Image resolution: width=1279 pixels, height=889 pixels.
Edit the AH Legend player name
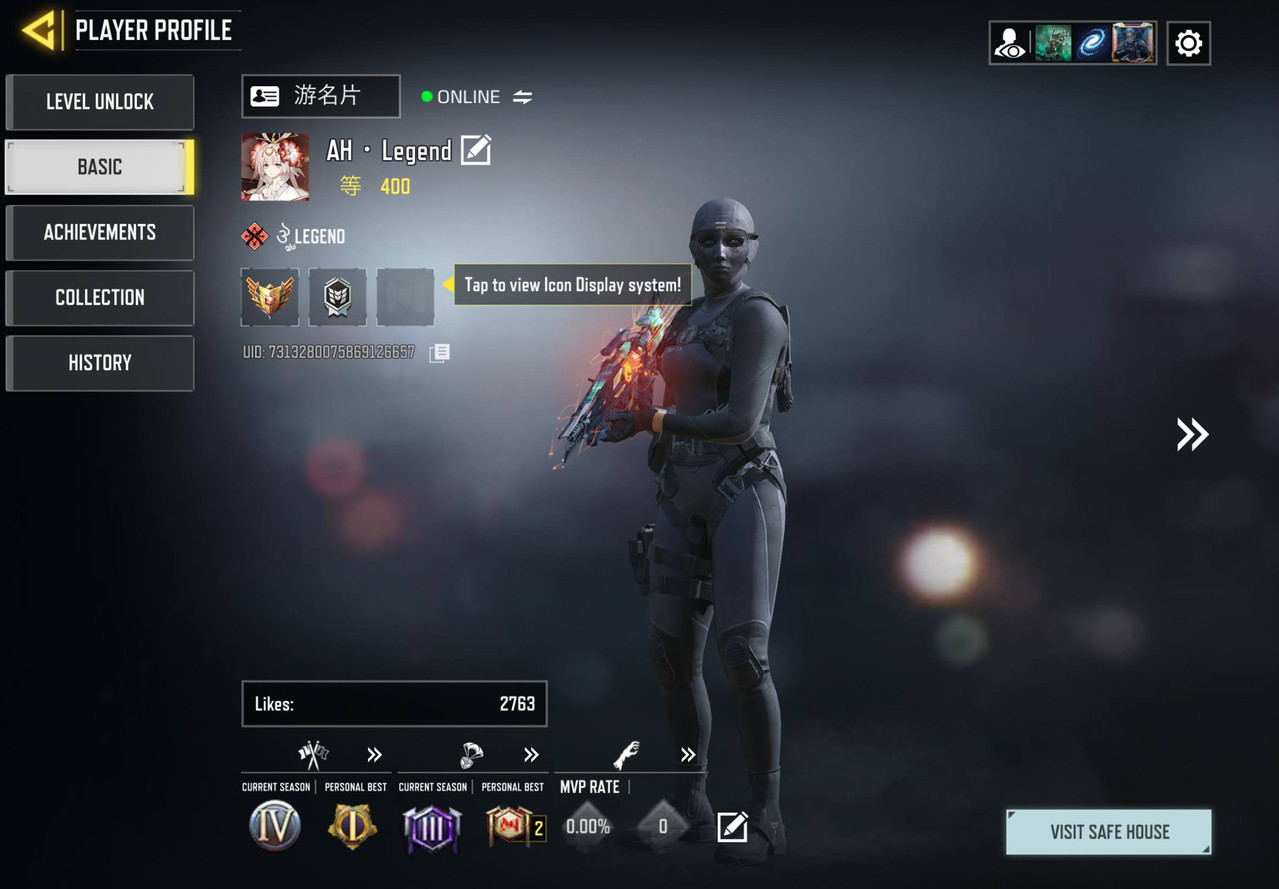(x=476, y=151)
